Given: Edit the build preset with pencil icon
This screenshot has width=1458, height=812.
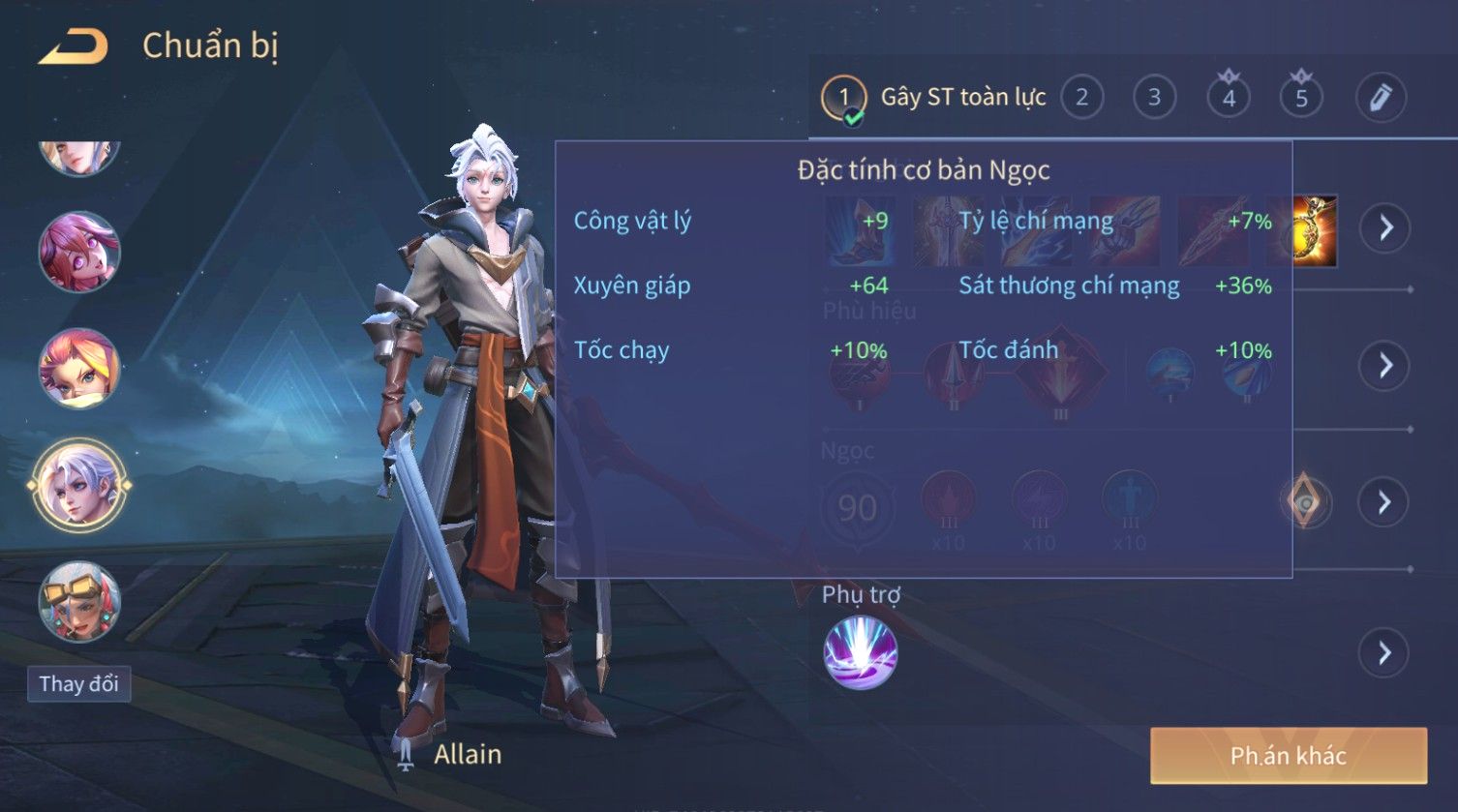Looking at the screenshot, I should (x=1381, y=98).
